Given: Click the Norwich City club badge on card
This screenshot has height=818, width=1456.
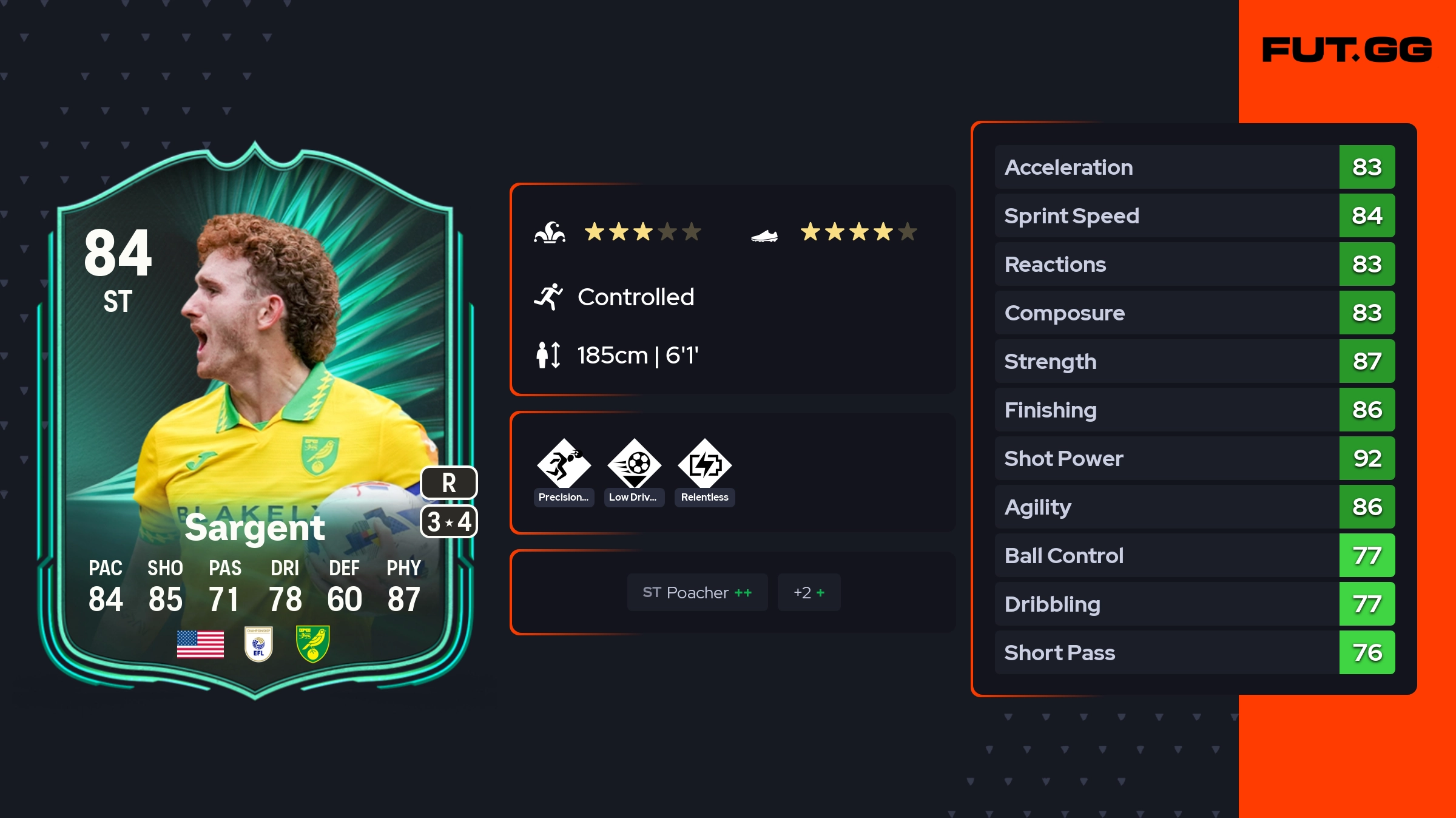Looking at the screenshot, I should (312, 644).
